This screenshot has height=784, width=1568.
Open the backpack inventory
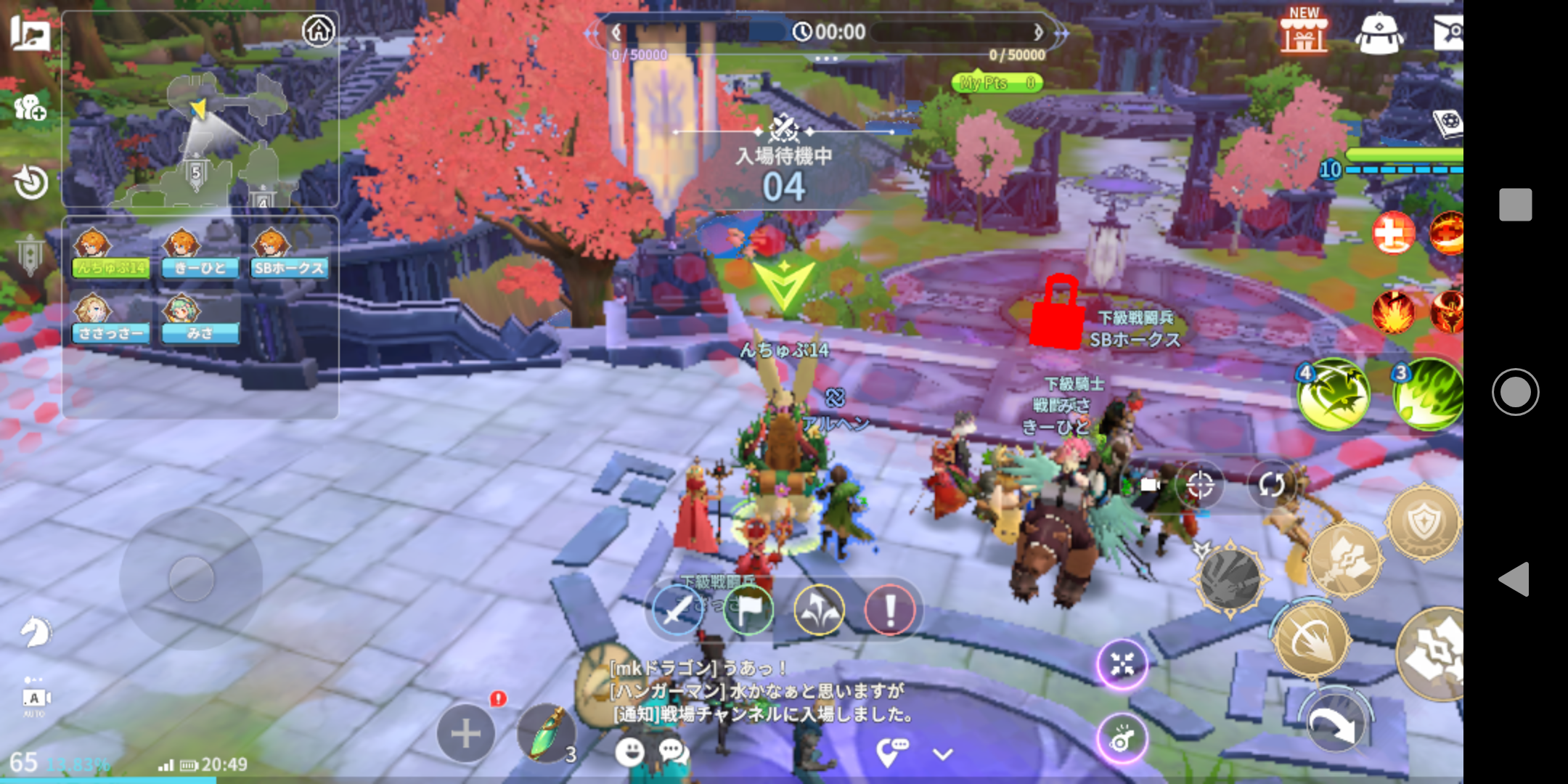pyautogui.click(x=1379, y=33)
